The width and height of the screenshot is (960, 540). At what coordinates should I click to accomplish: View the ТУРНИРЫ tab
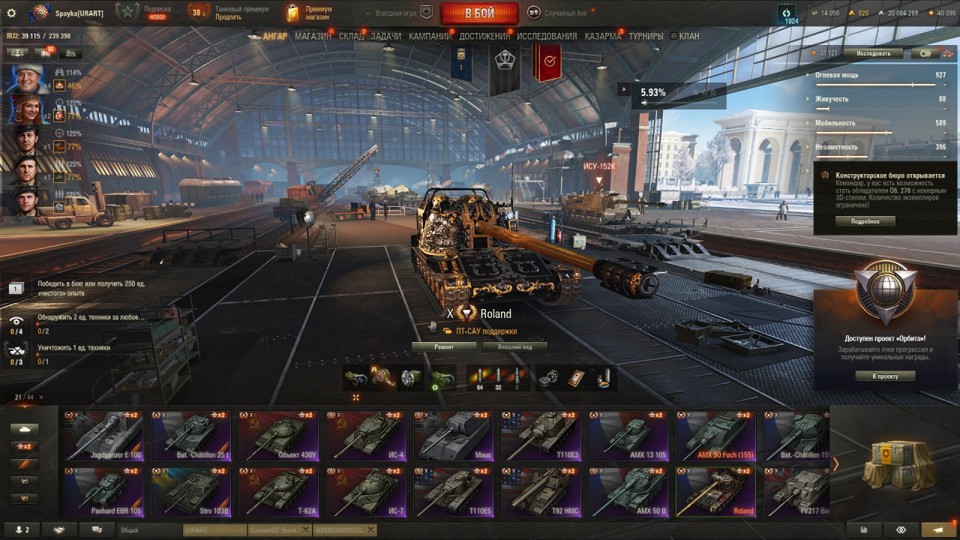pos(646,36)
